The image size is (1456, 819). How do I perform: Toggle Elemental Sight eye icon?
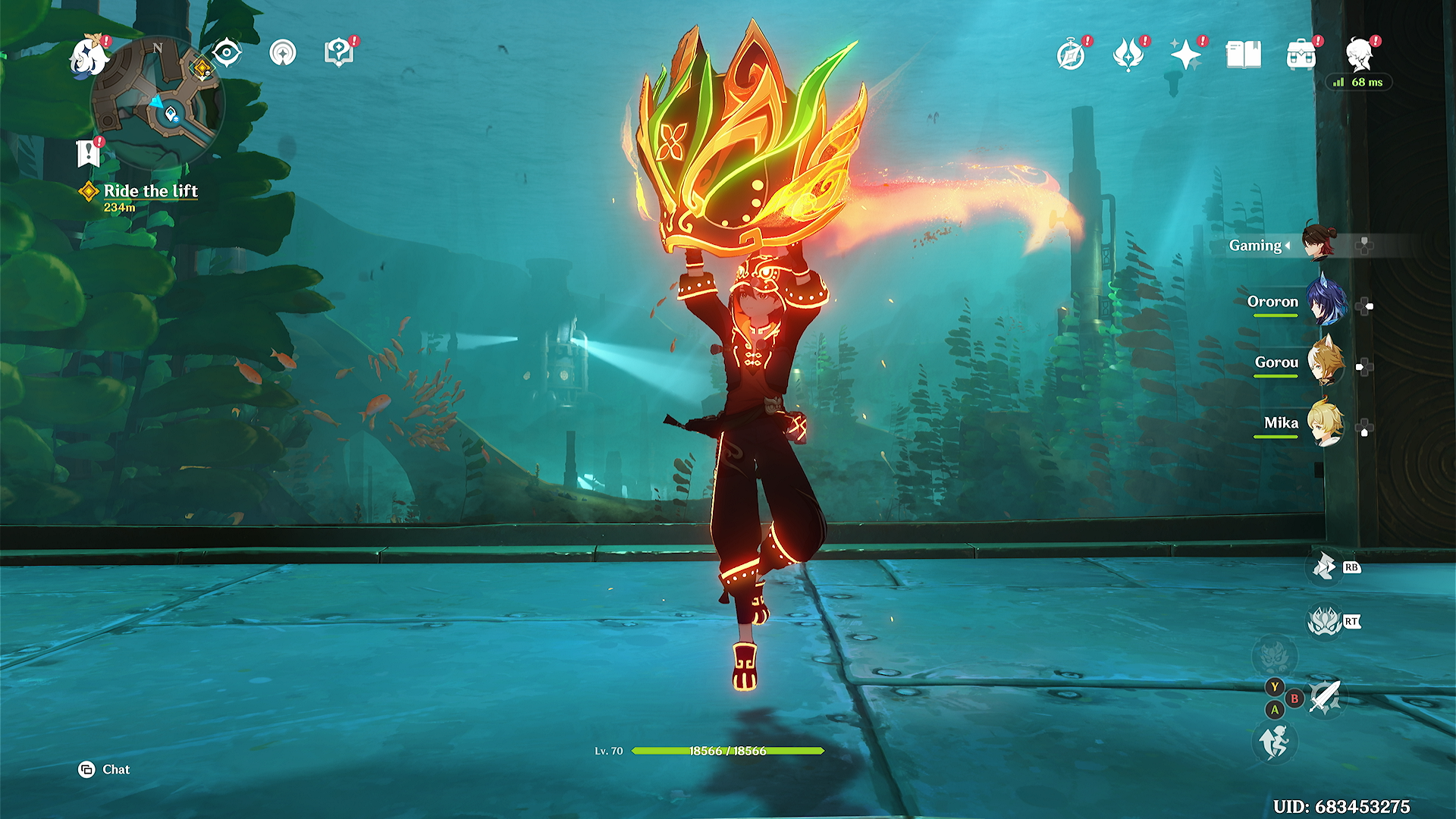tap(226, 53)
